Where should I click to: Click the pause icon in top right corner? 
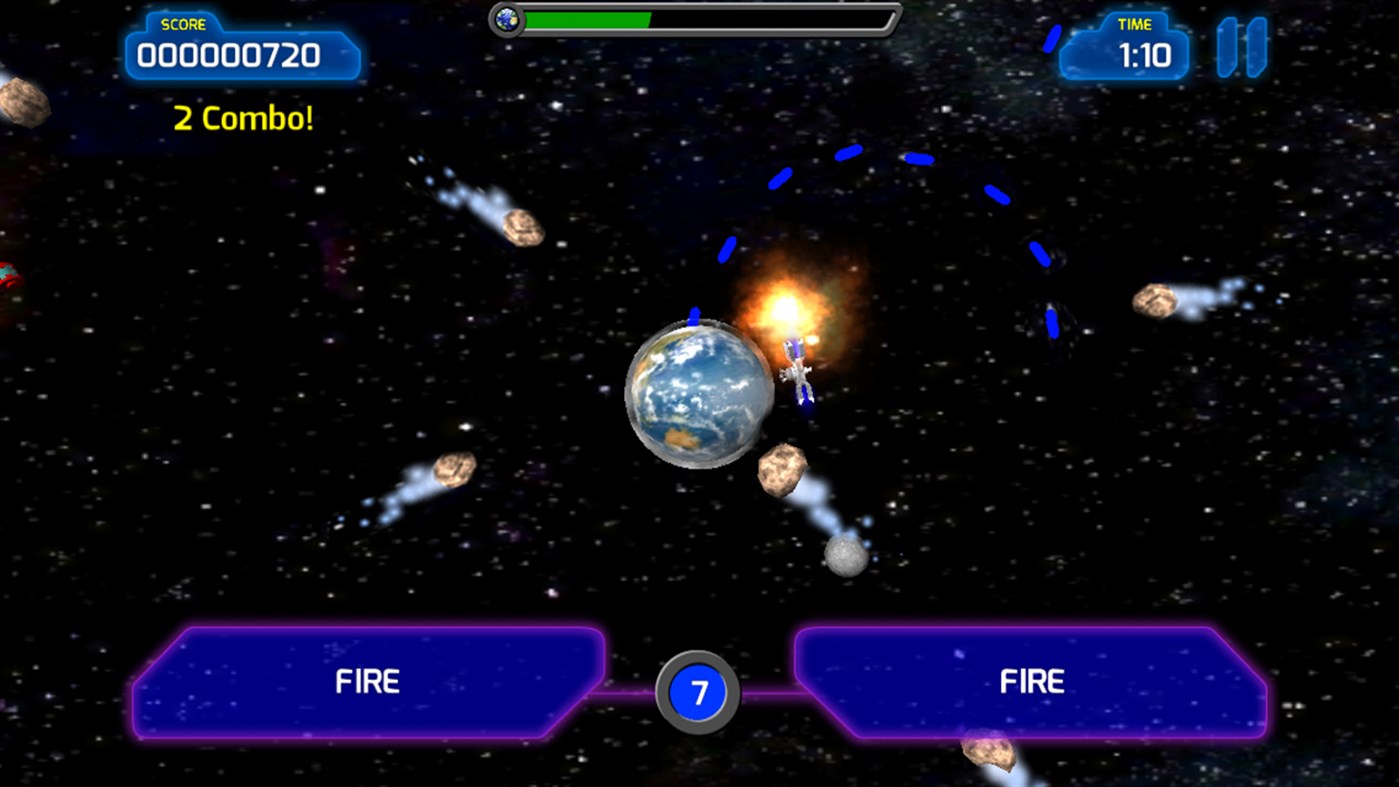point(1240,46)
